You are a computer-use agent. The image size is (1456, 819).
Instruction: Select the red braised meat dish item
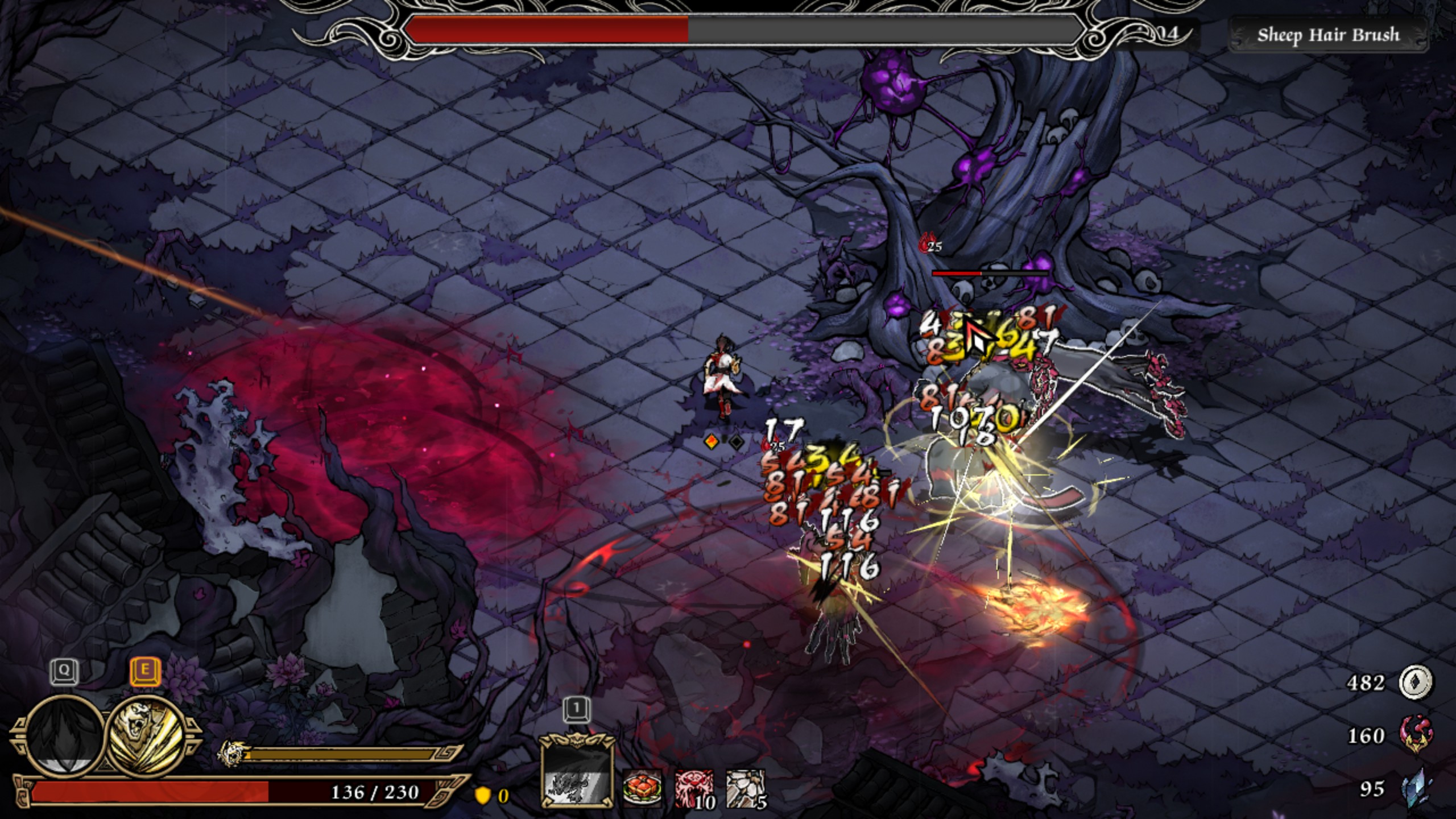(642, 788)
